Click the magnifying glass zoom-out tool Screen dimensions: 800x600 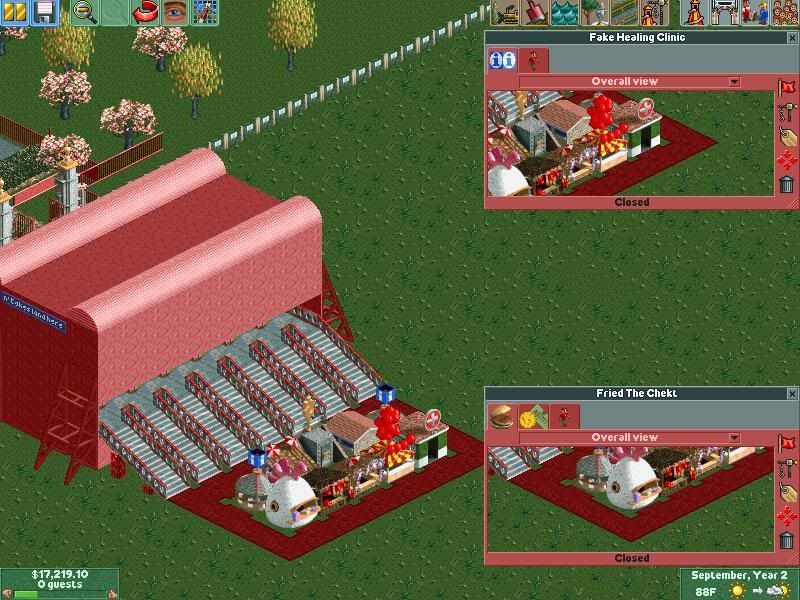click(84, 13)
